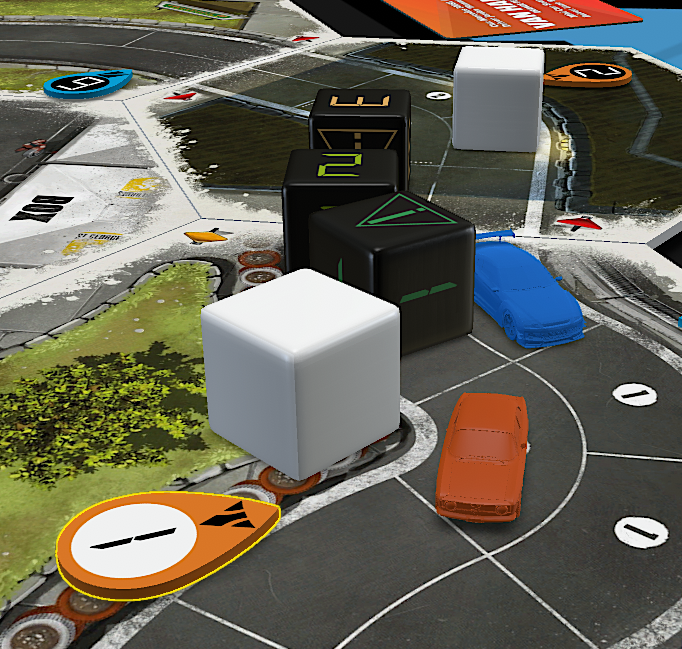Select the large white die beside orange car
The image size is (682, 649).
coord(301,371)
